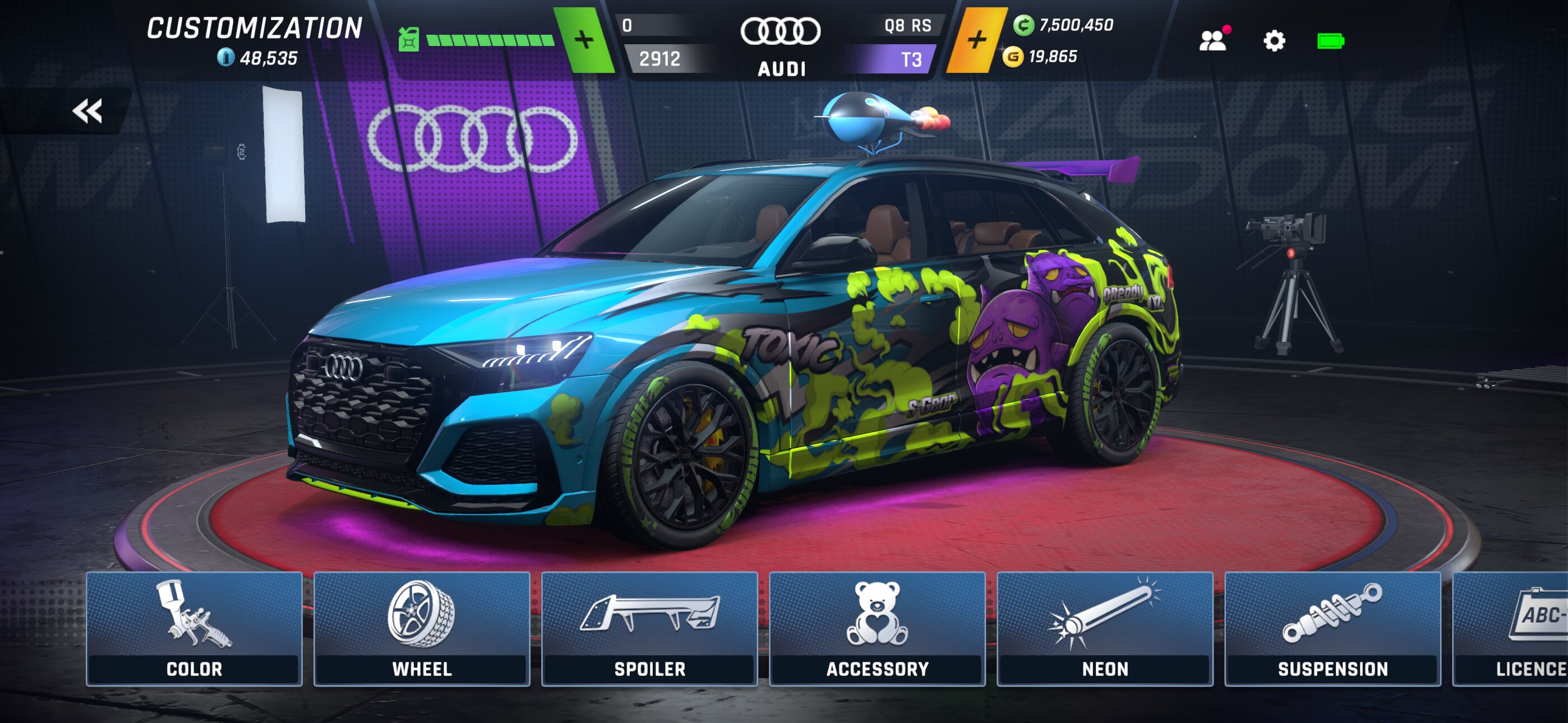1568x723 pixels.
Task: Go back with the double-arrow button
Action: [x=87, y=111]
